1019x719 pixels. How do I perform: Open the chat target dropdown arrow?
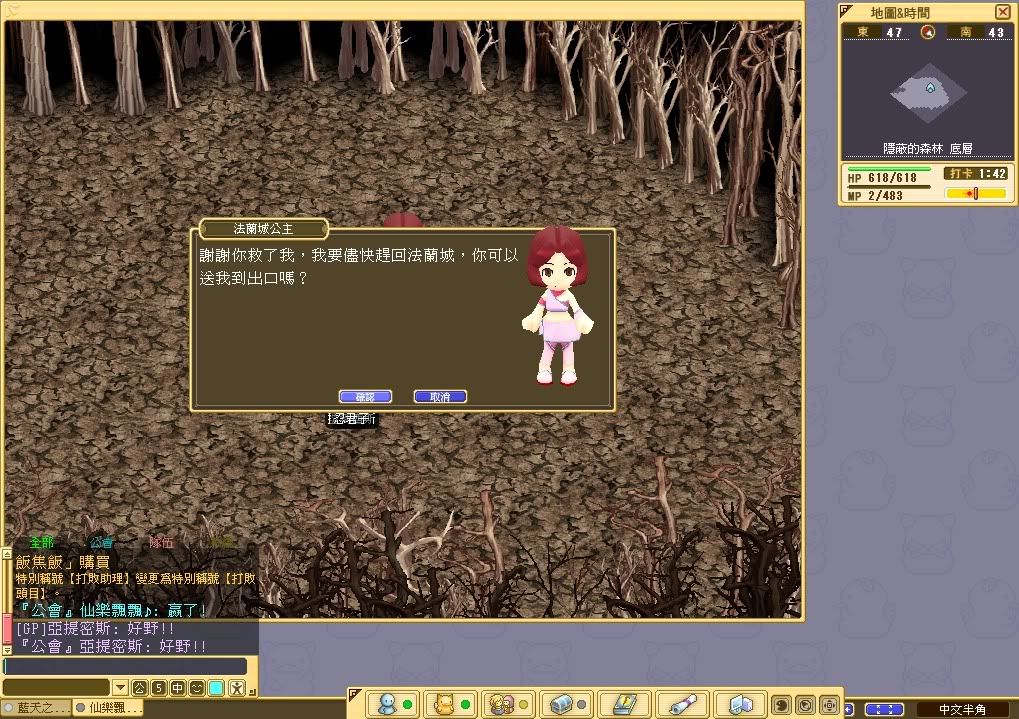(120, 688)
